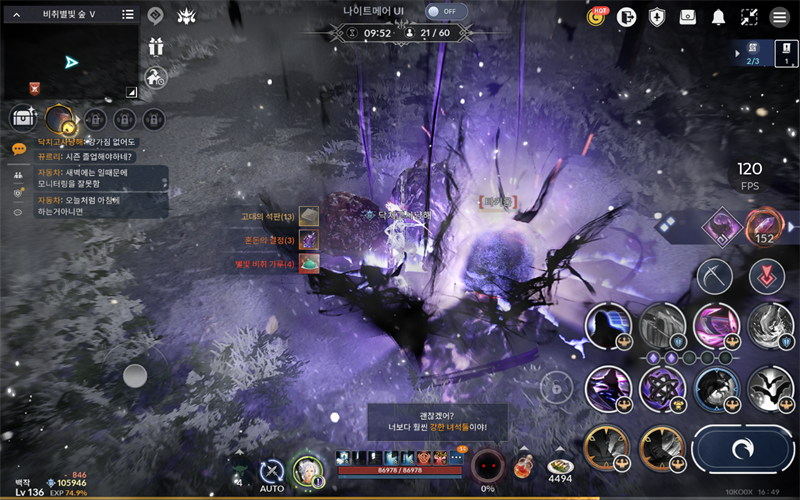Viewport: 800px width, 500px height.
Task: Select the 고대의 석판 loot item
Action: [309, 216]
